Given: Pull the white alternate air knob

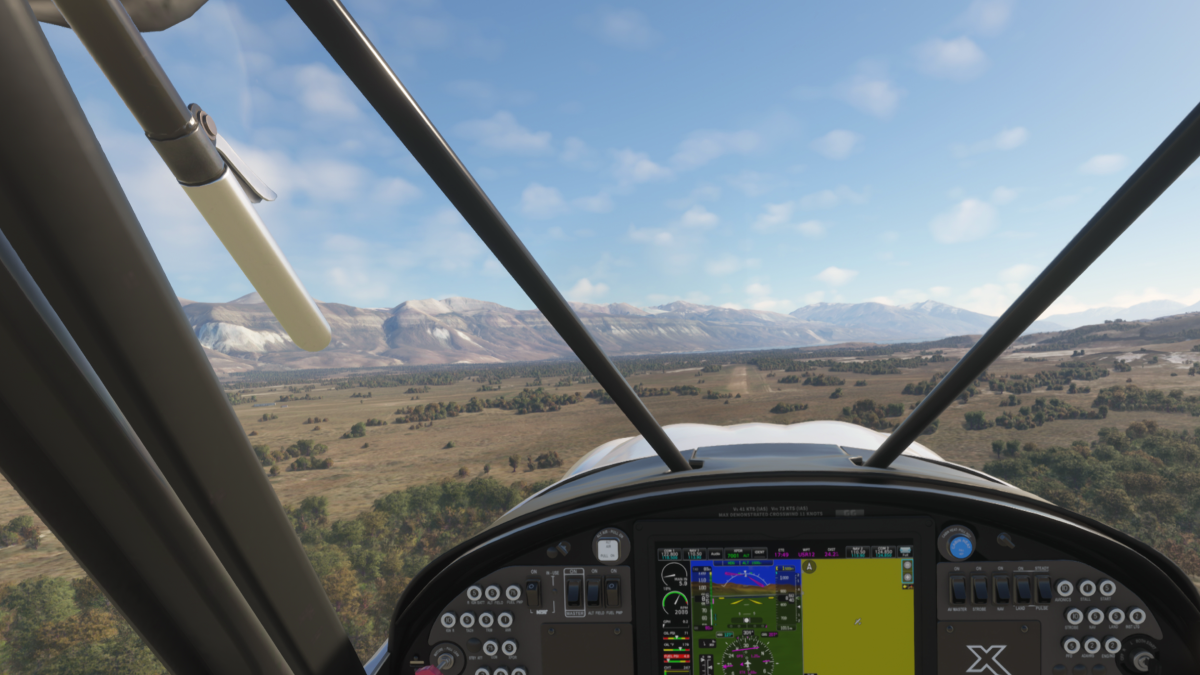Looking at the screenshot, I should pyautogui.click(x=608, y=548).
